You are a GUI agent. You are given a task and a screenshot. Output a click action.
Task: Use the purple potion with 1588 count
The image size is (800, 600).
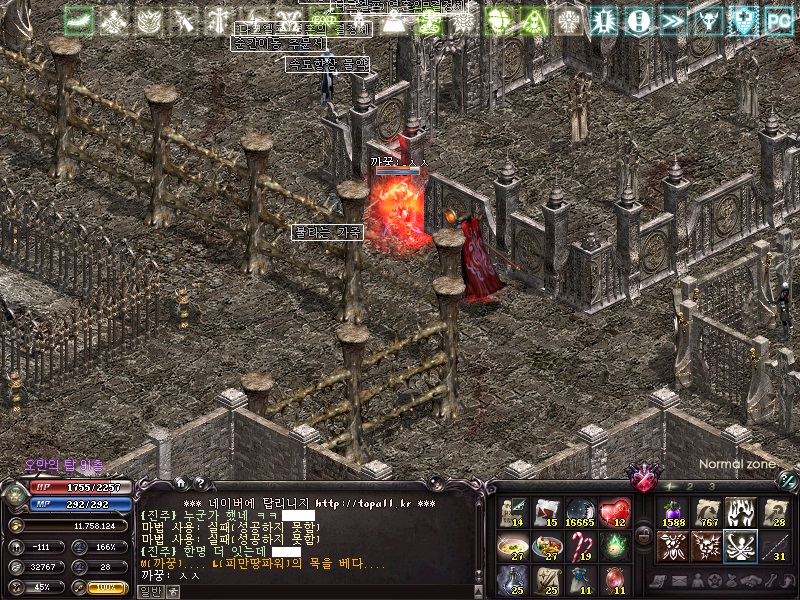672,513
